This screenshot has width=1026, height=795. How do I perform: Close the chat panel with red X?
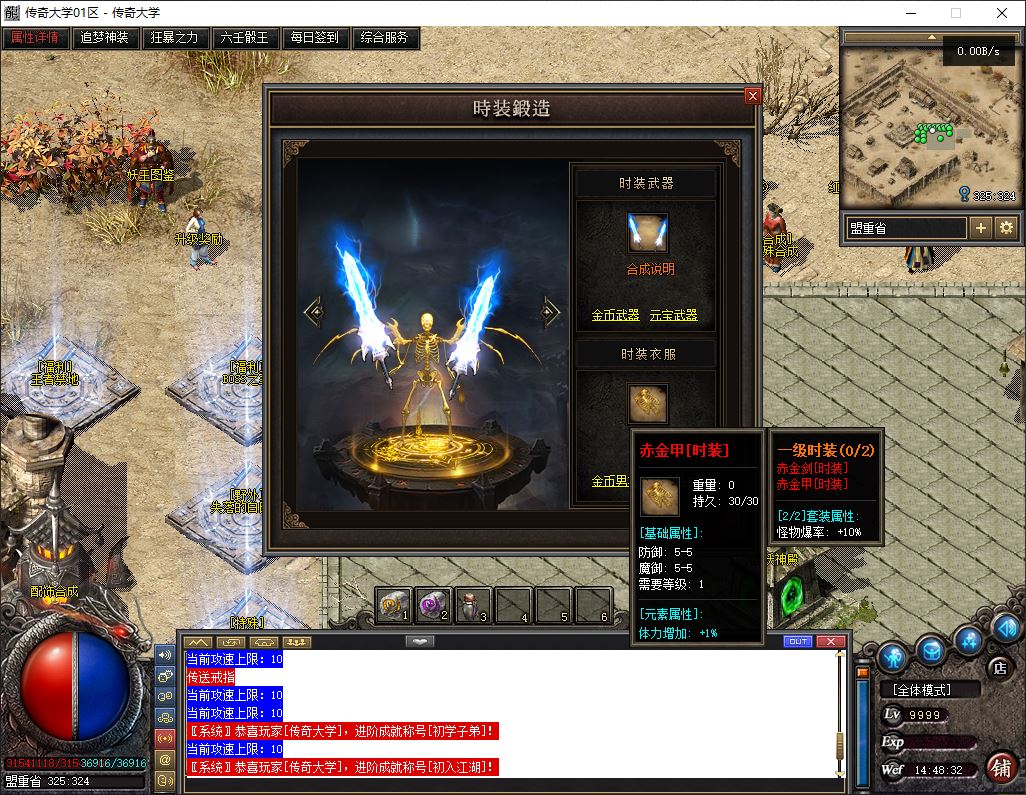coord(830,641)
